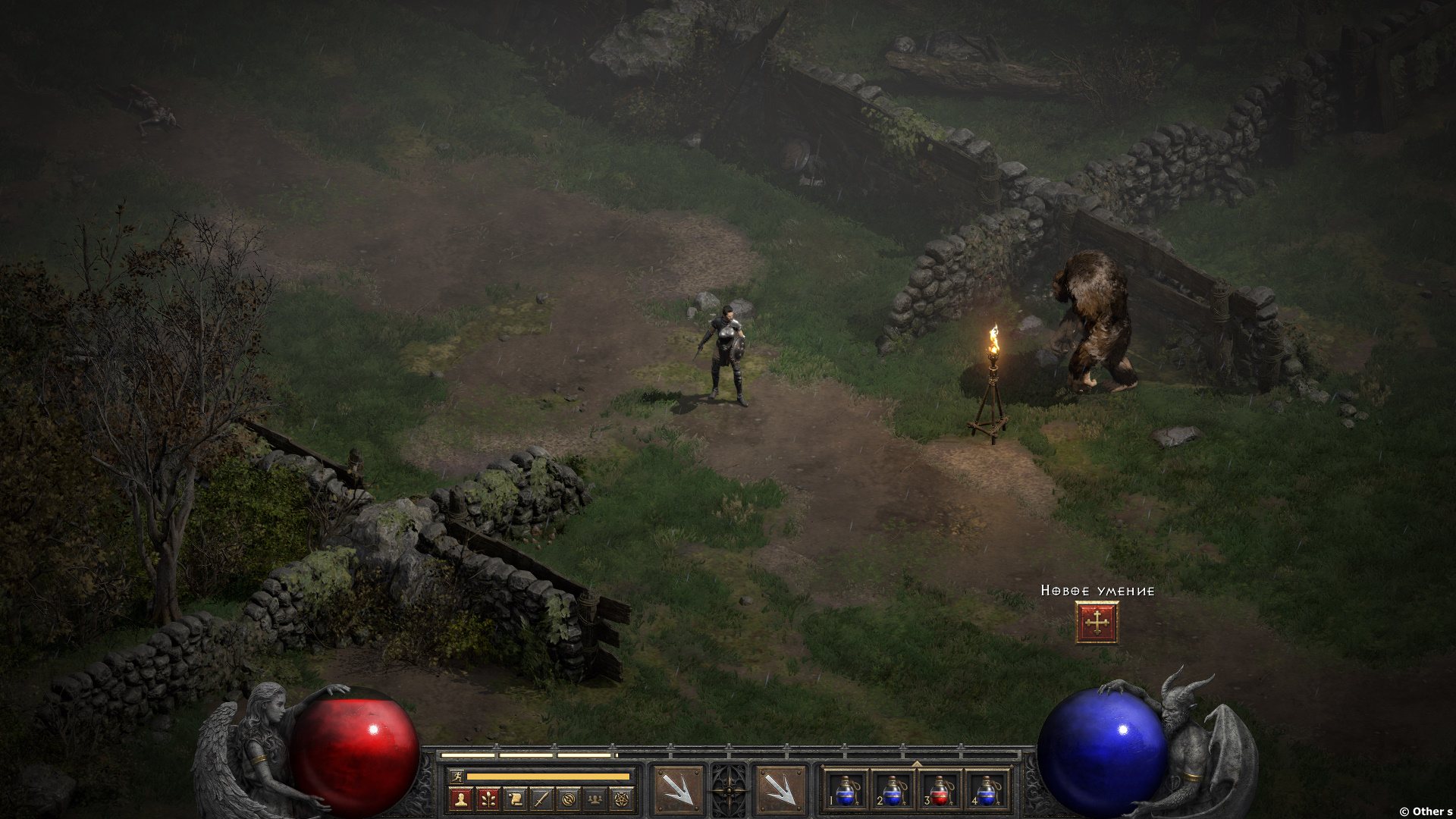Click the red "Новое умение" new skill button
1456x819 pixels.
pyautogui.click(x=1097, y=623)
